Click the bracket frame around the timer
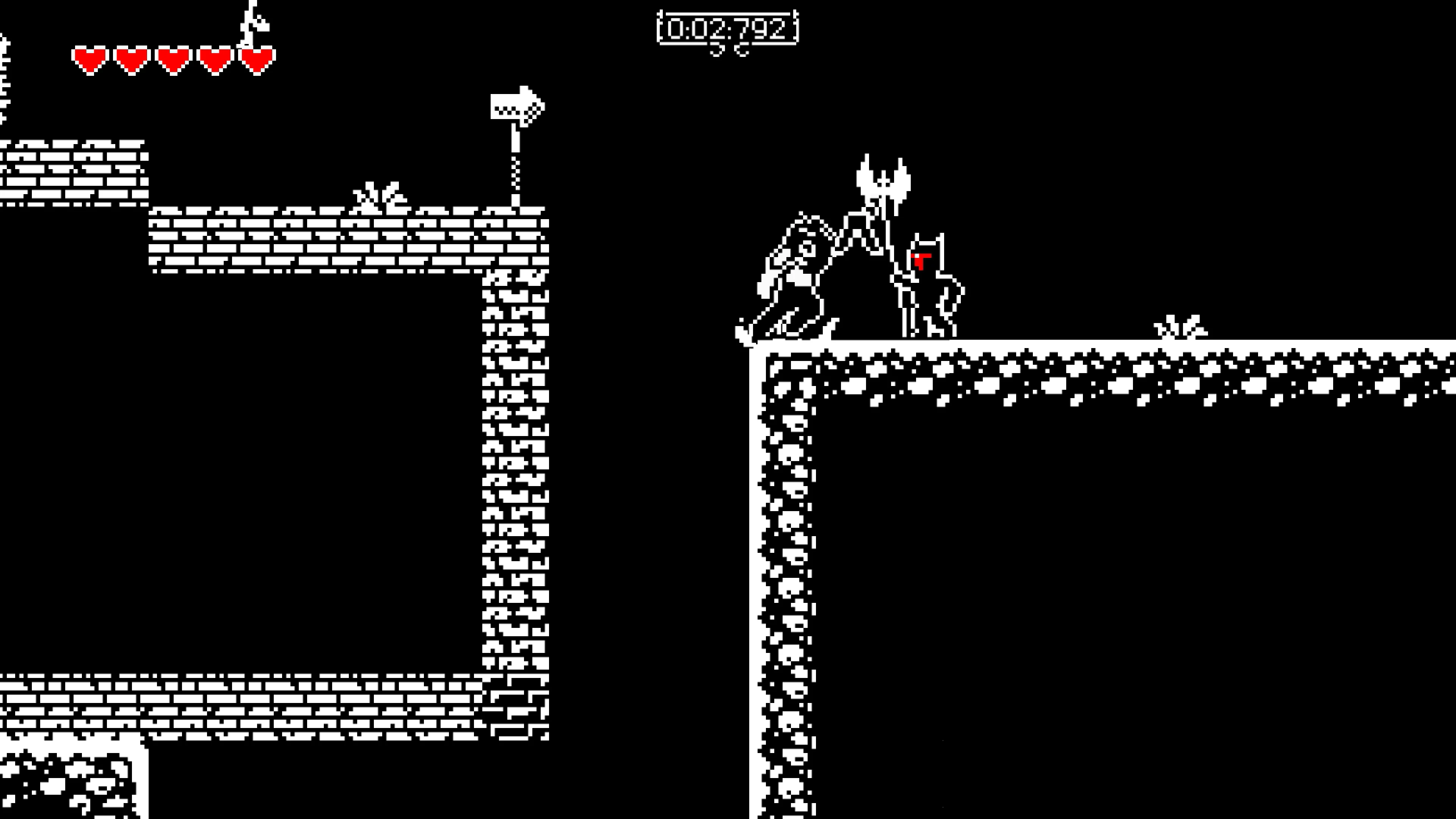 click(661, 28)
